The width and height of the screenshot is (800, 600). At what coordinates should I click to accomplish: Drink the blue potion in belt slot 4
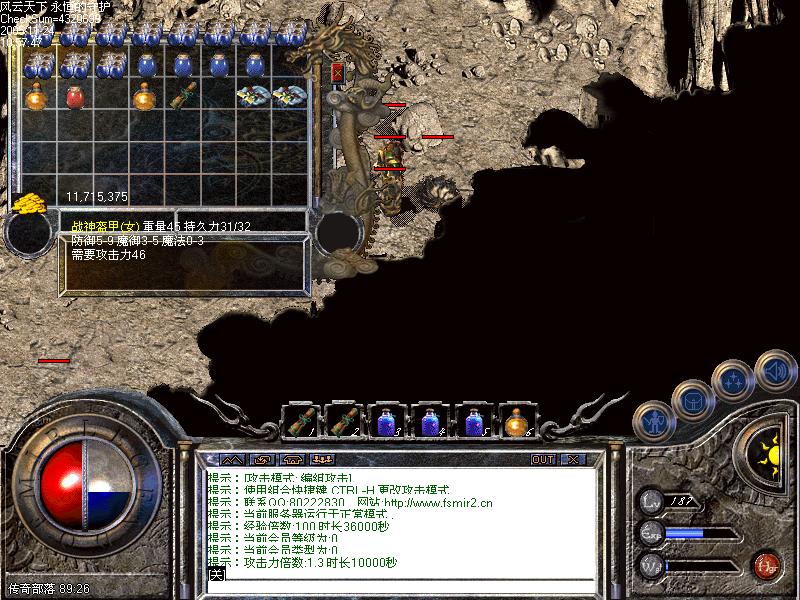pos(430,421)
